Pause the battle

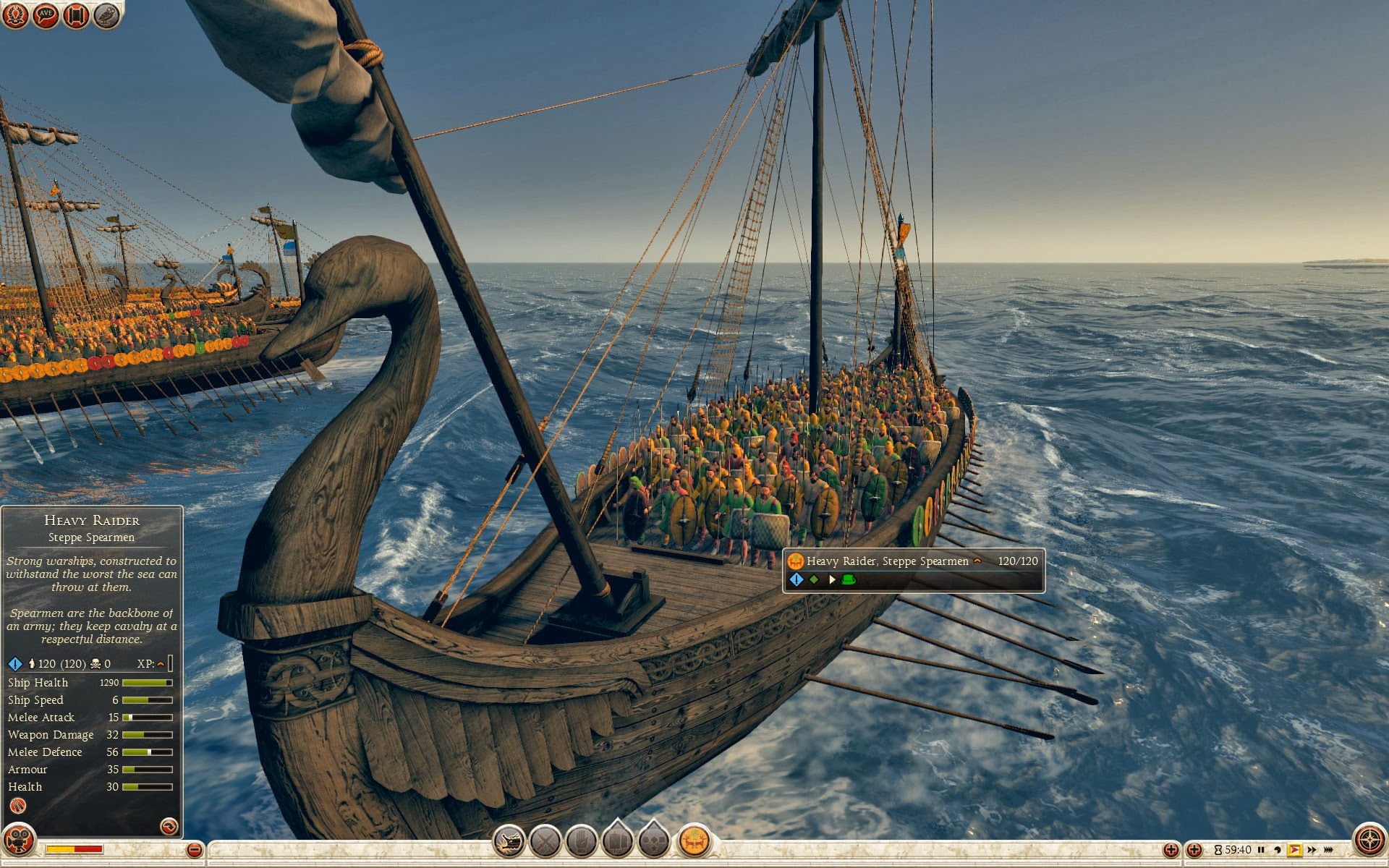click(x=1261, y=850)
